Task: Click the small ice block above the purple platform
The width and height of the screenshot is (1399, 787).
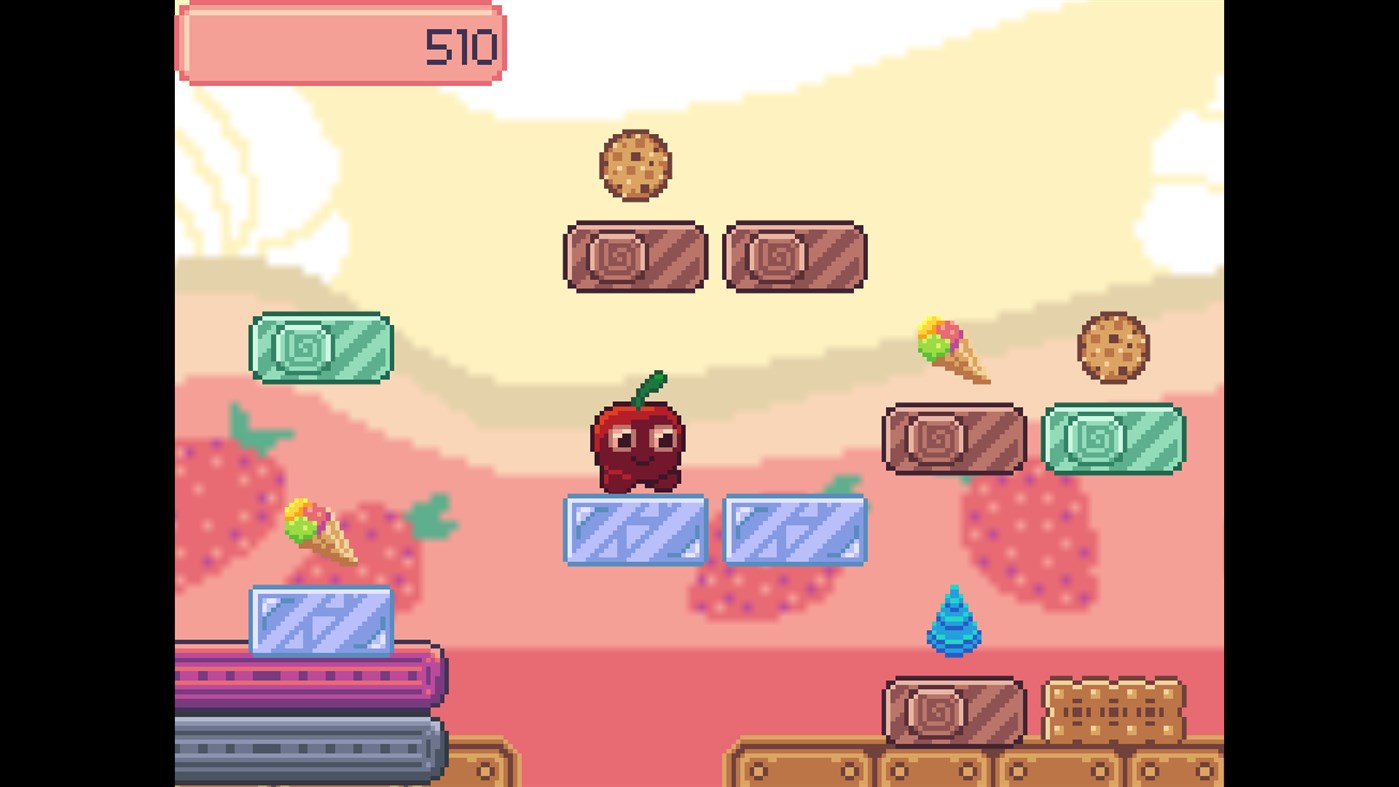Action: 320,620
